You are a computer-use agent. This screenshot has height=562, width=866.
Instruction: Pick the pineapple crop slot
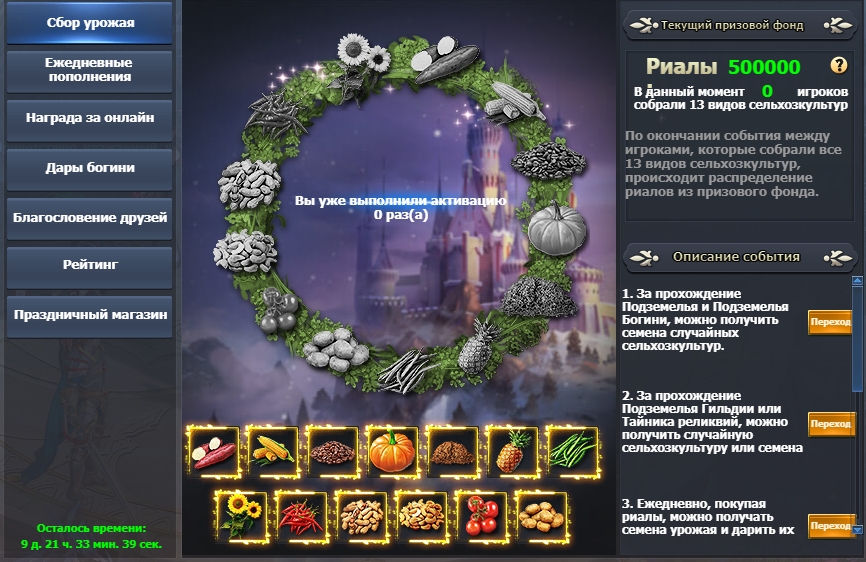(512, 453)
